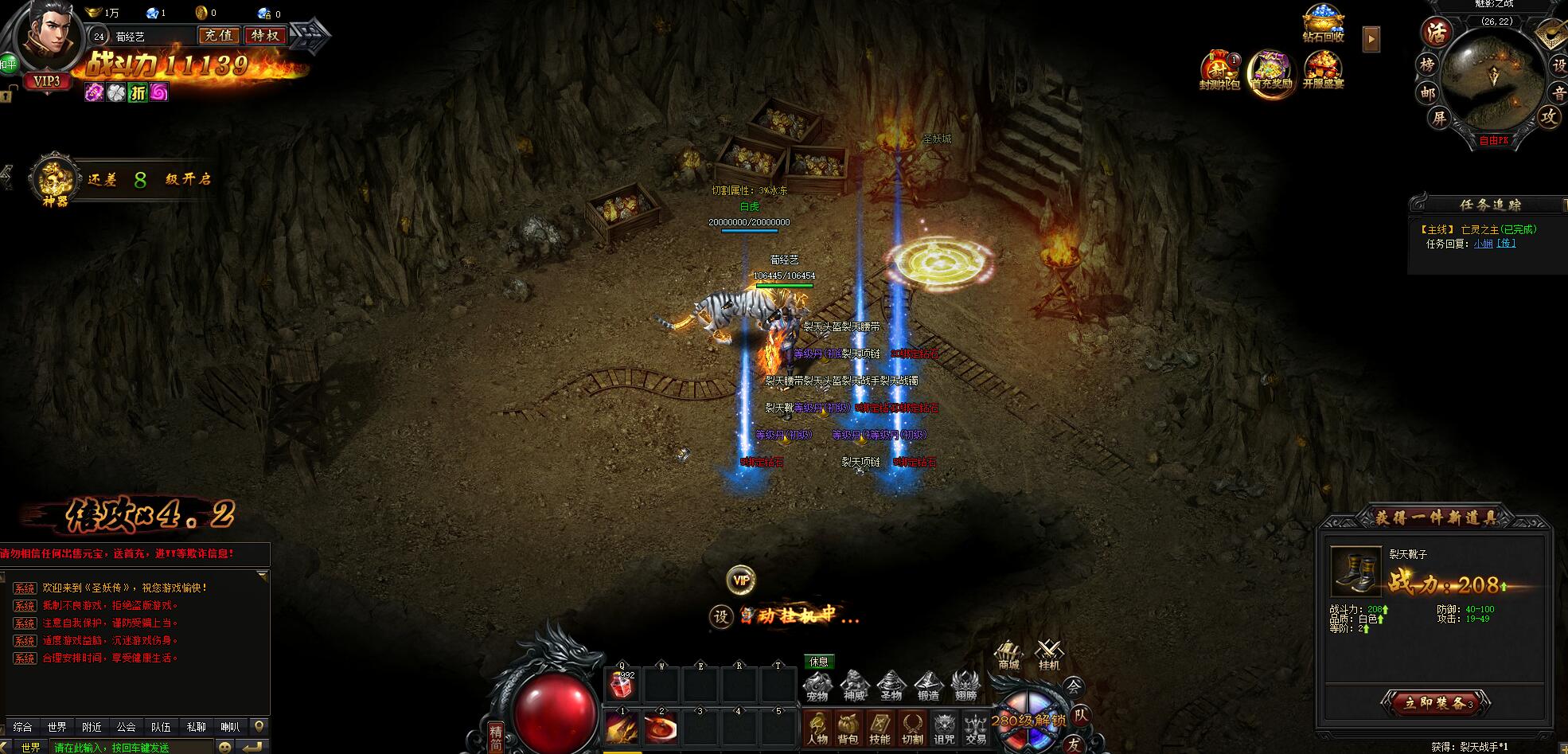Open the 特权 privileges button
This screenshot has height=754, width=1568.
[265, 35]
